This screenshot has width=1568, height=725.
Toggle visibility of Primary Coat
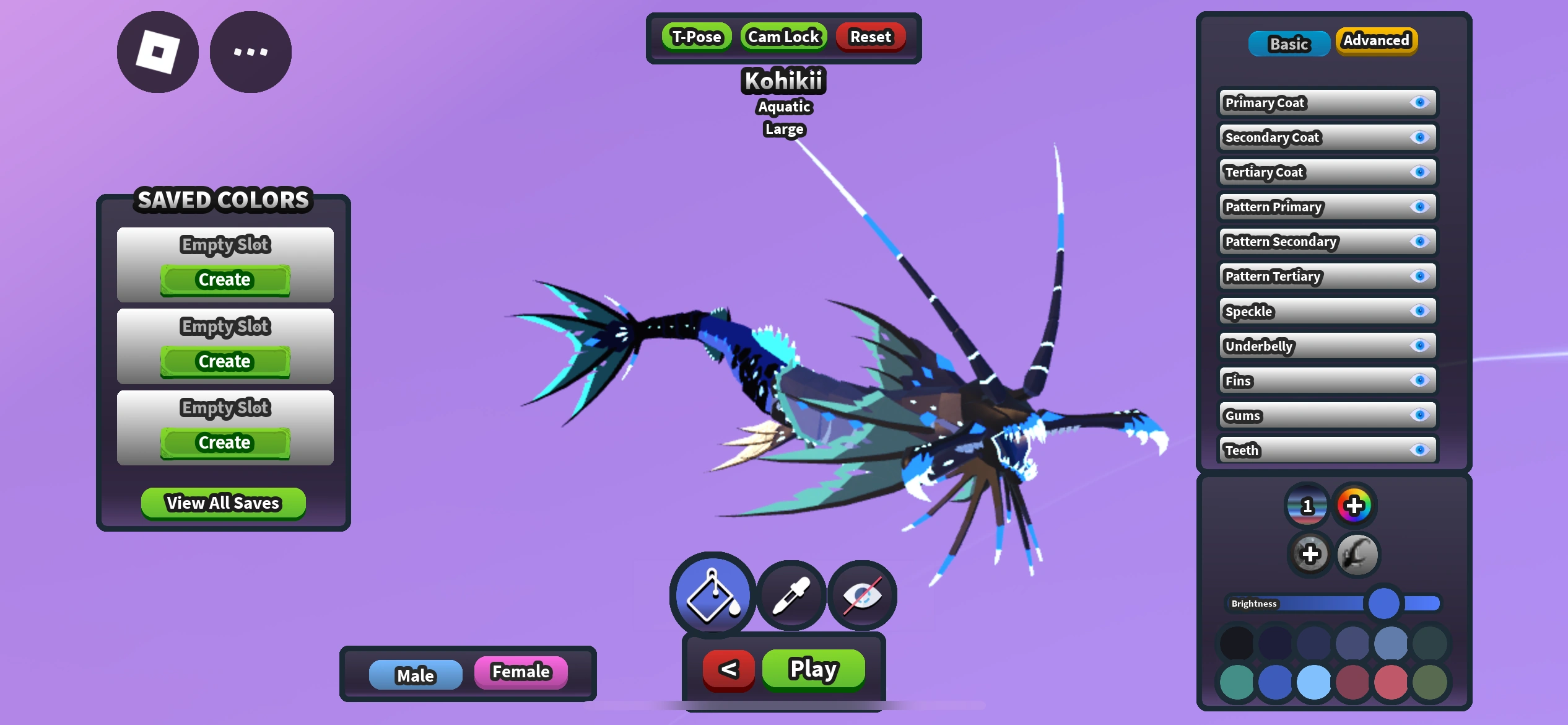tap(1420, 103)
